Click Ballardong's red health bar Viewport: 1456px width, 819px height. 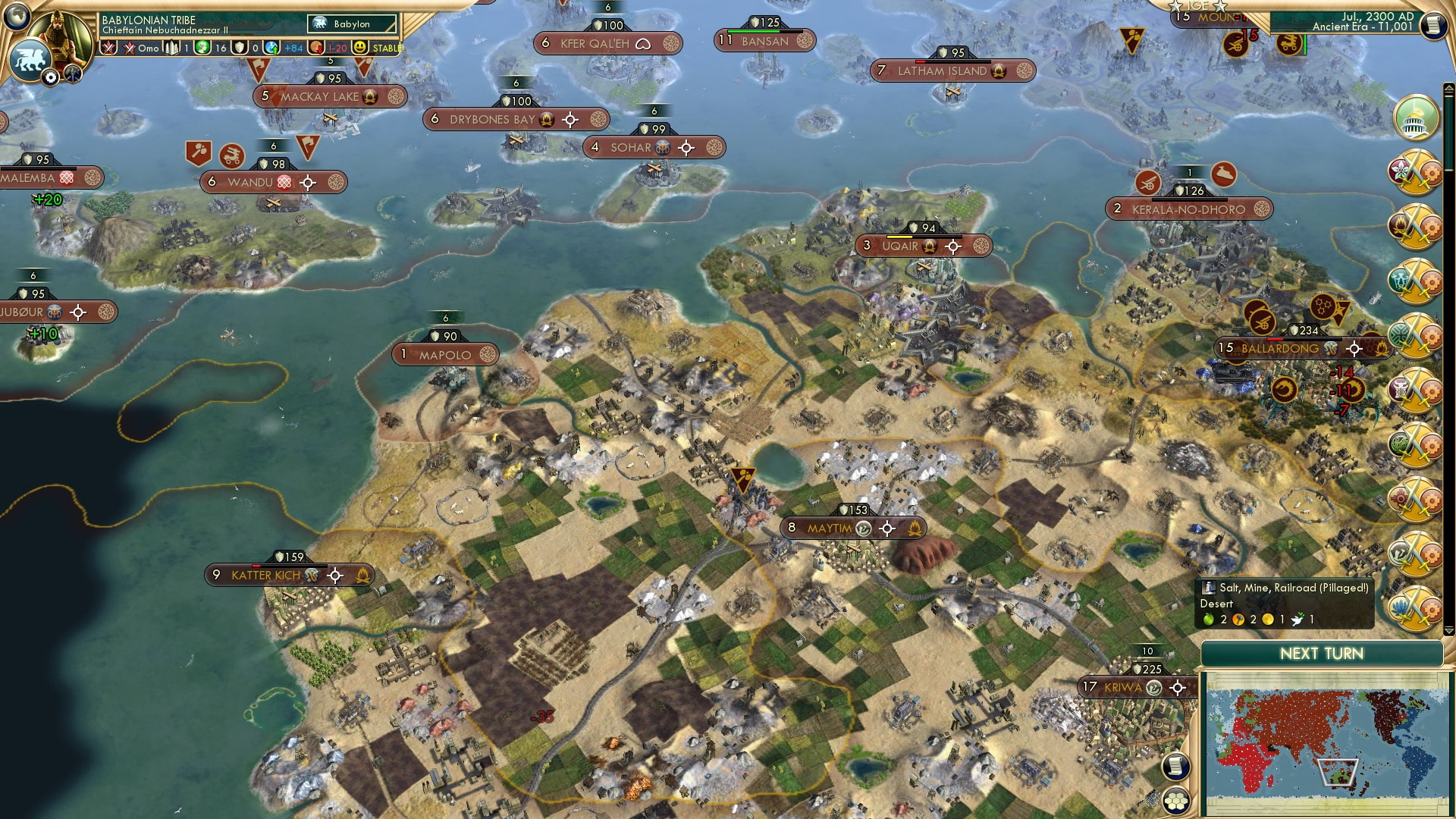[1276, 339]
